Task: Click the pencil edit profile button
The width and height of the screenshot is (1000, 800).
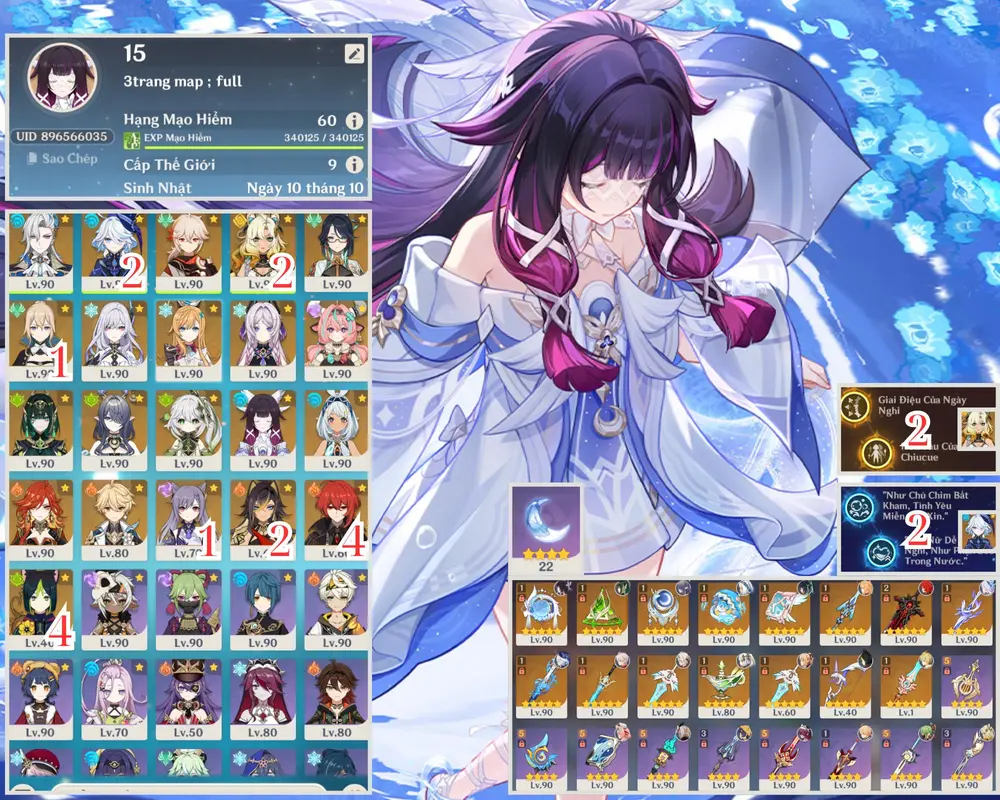Action: pos(353,53)
